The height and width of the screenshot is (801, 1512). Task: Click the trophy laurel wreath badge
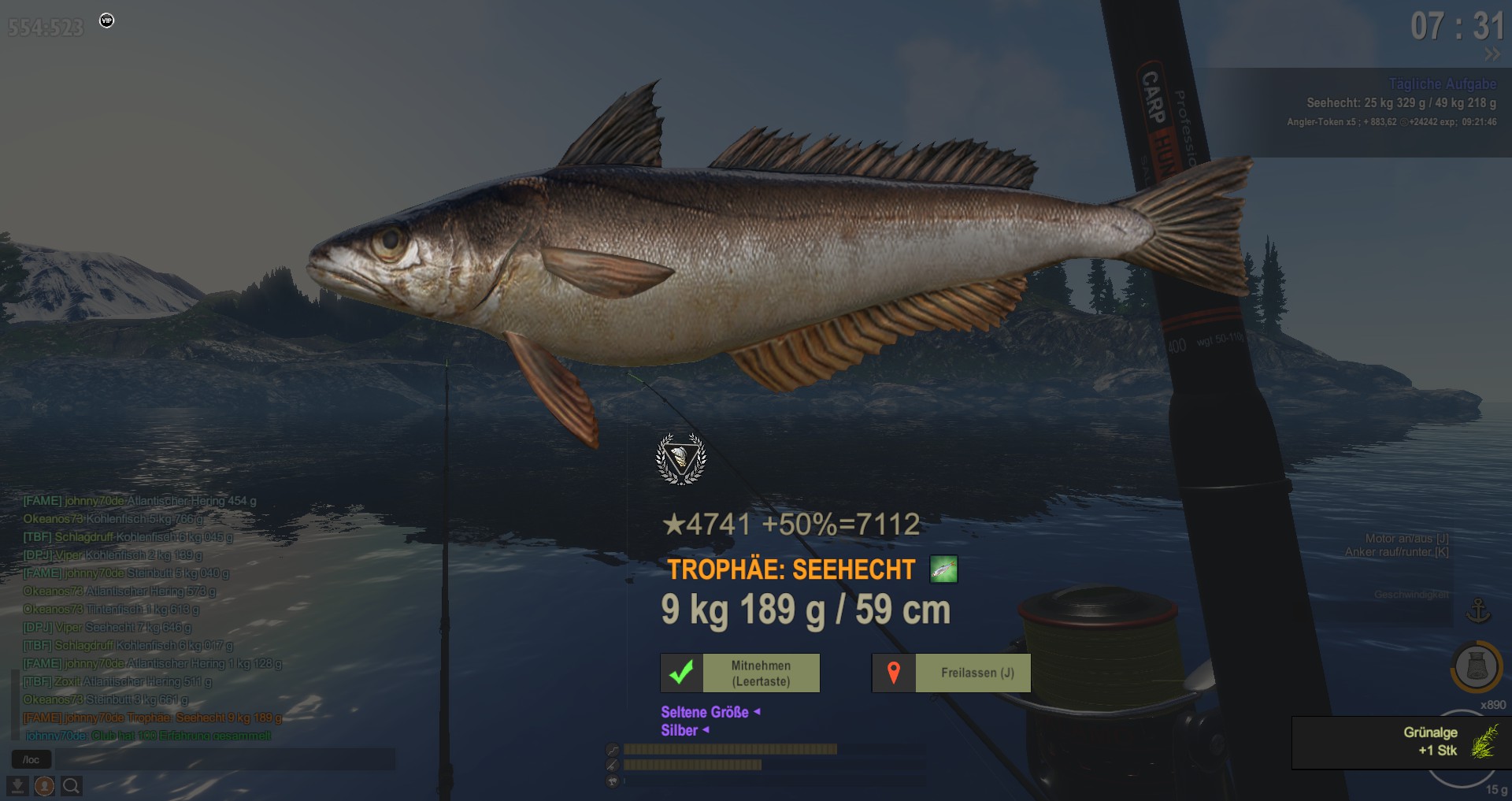tap(681, 458)
